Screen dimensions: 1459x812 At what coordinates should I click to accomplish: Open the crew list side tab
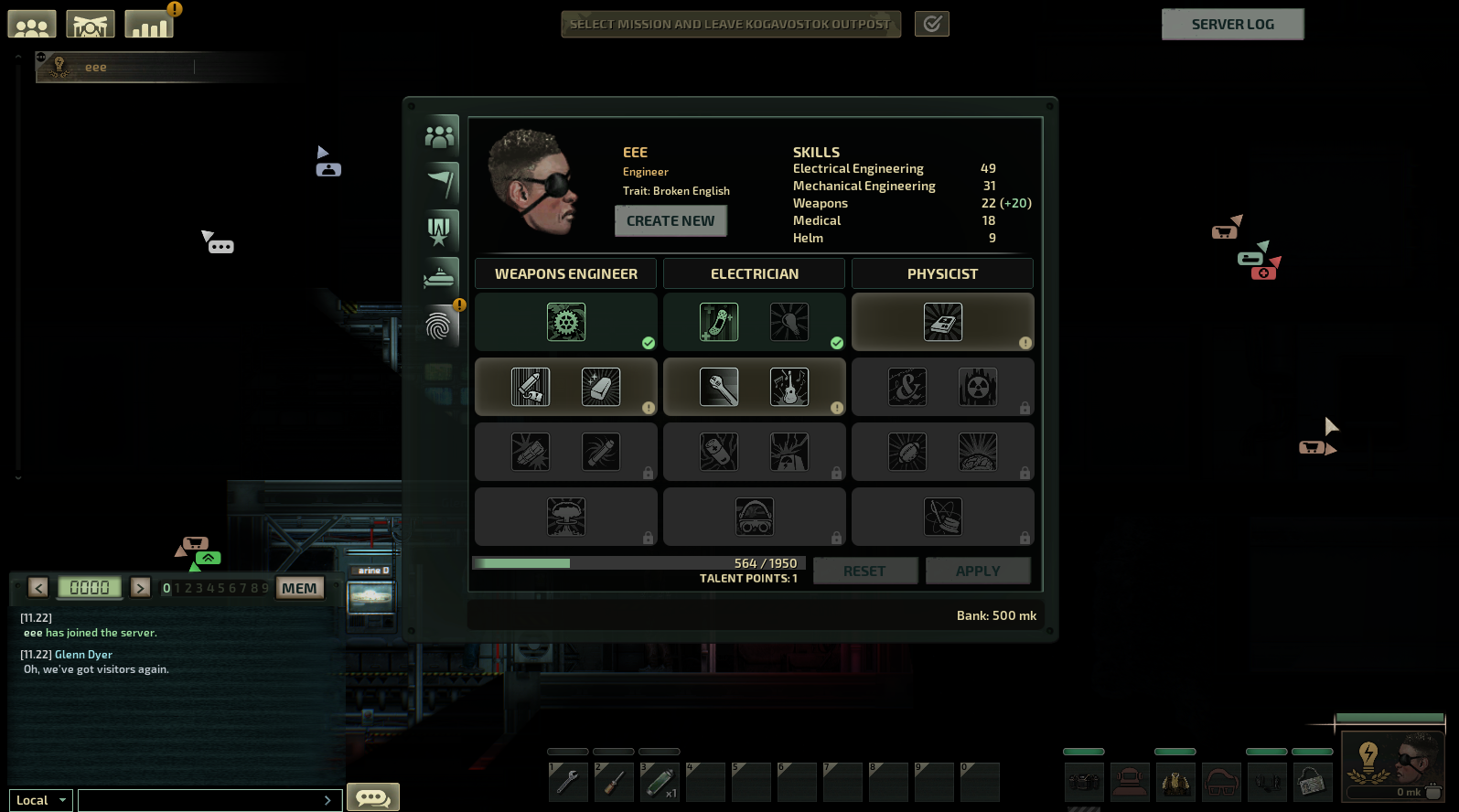click(x=440, y=136)
